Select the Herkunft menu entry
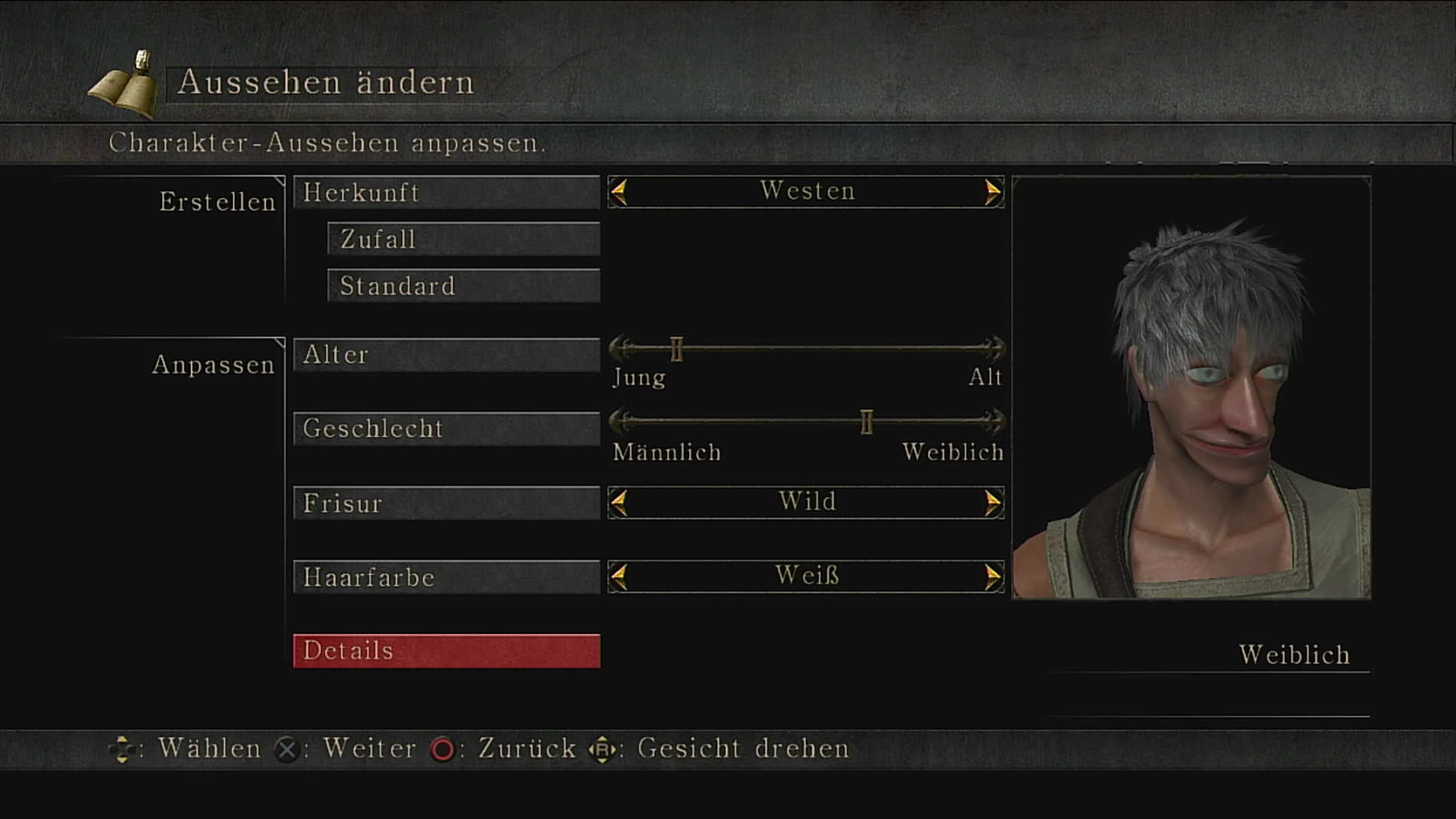Image resolution: width=1456 pixels, height=819 pixels. [446, 193]
